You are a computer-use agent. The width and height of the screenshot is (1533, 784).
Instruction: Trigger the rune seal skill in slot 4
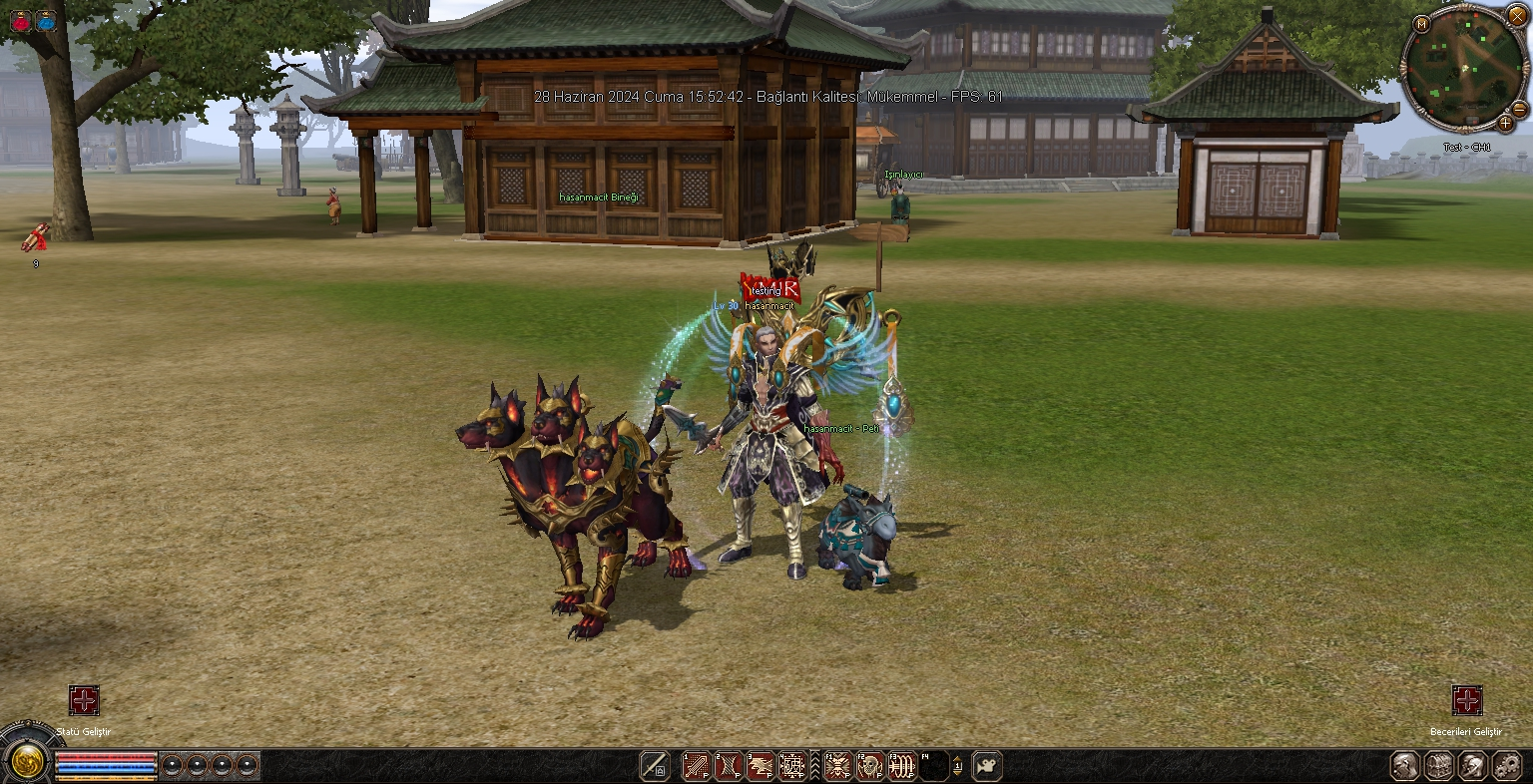pos(791,765)
